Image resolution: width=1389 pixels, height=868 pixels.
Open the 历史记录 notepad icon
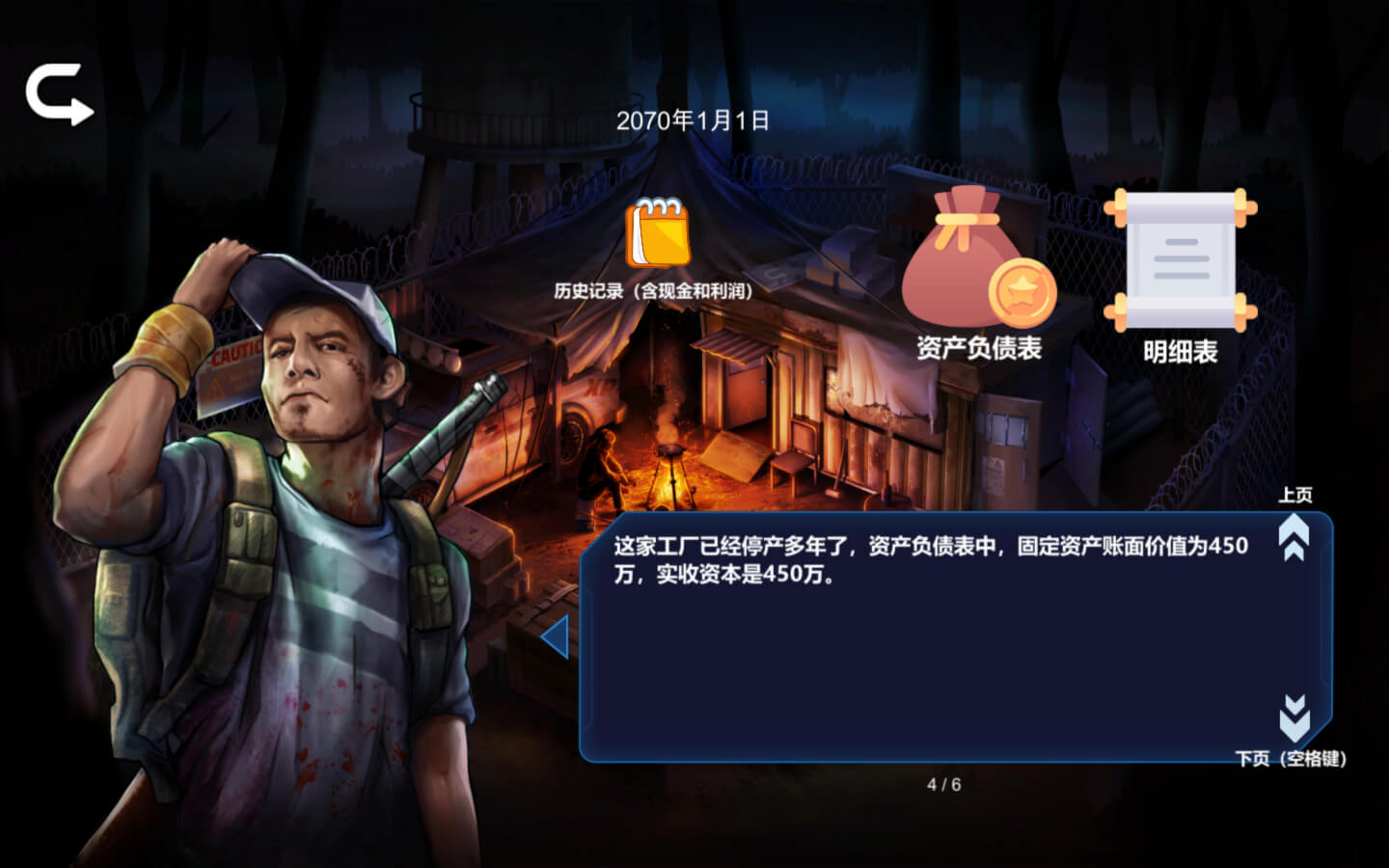click(659, 234)
